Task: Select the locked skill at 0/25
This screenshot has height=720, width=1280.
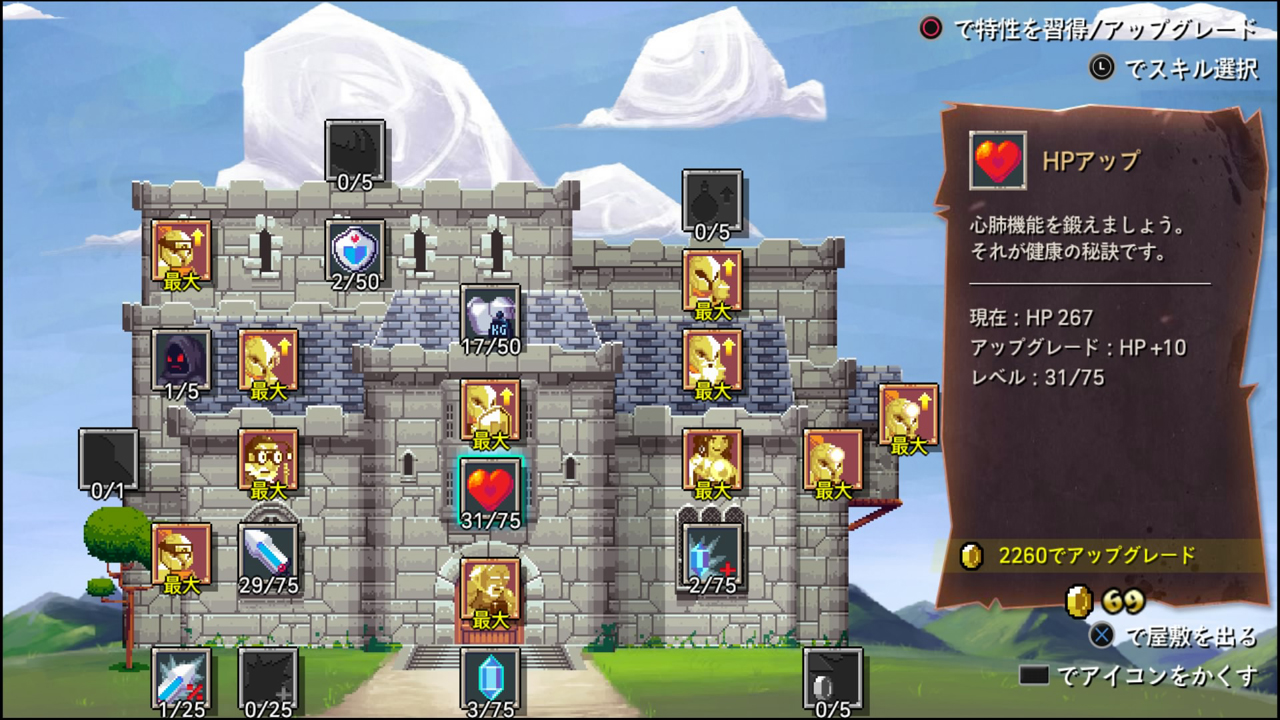Action: click(268, 677)
